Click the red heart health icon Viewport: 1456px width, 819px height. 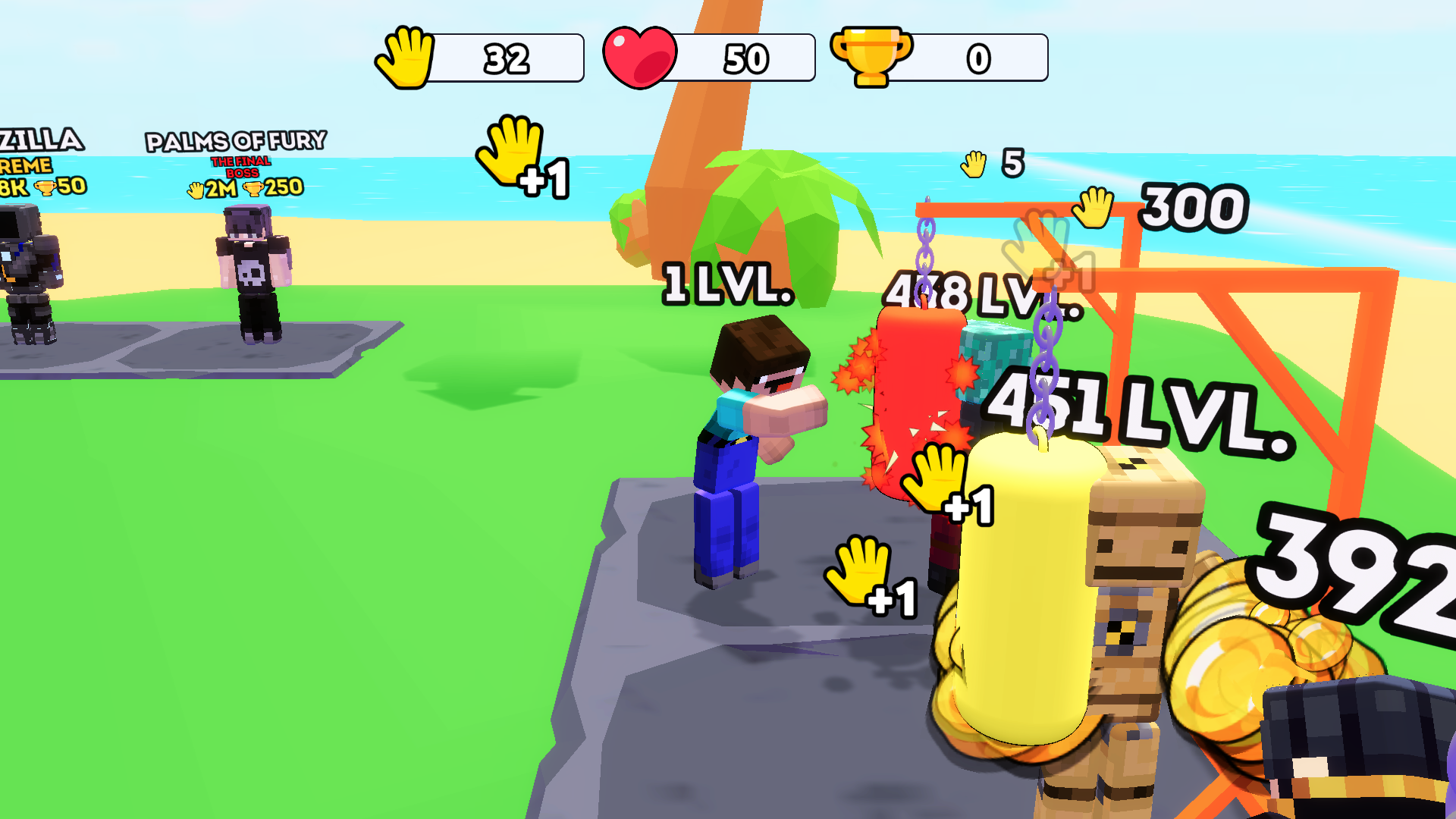[639, 56]
